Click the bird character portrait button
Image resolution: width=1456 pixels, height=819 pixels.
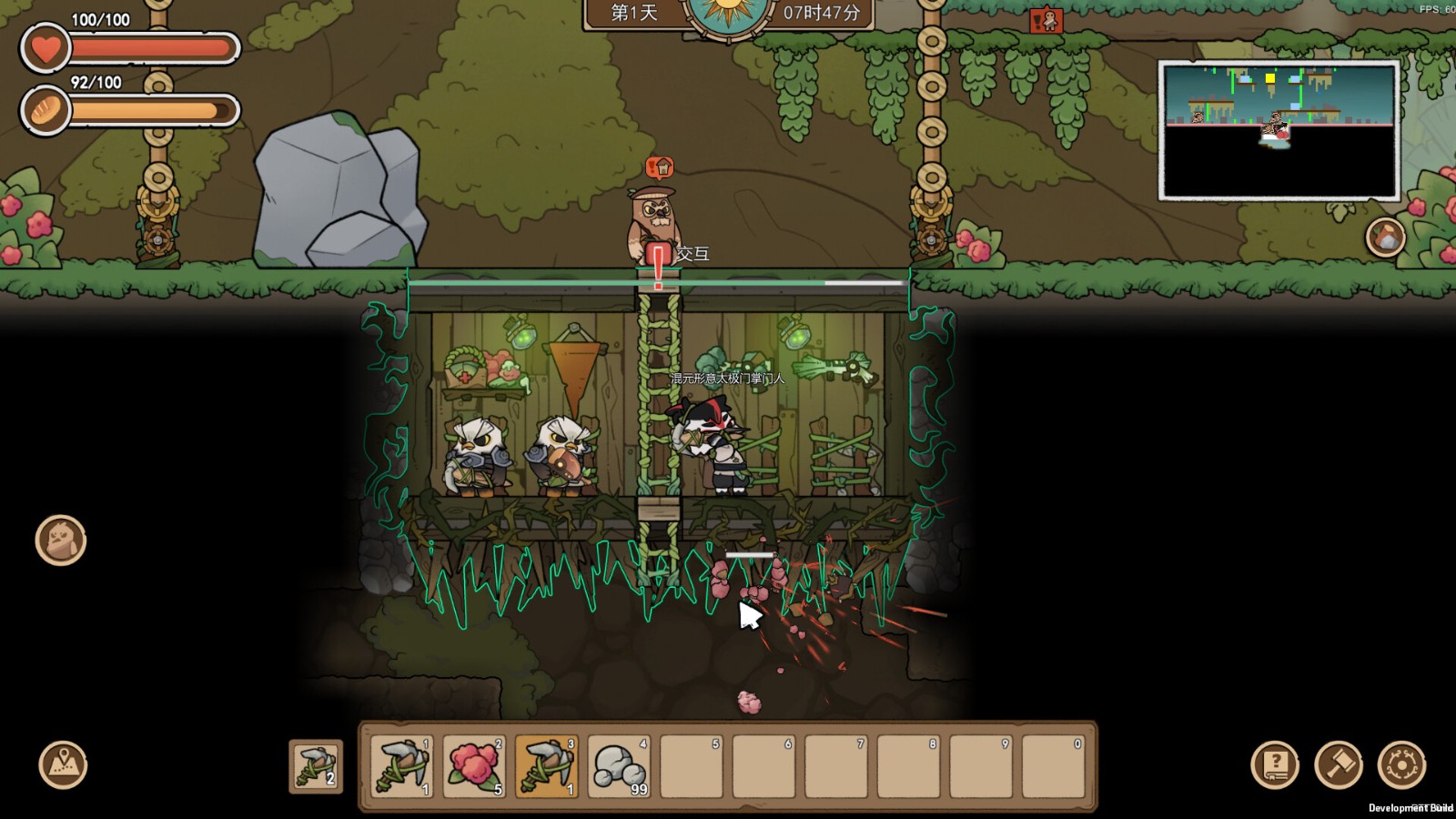point(61,540)
